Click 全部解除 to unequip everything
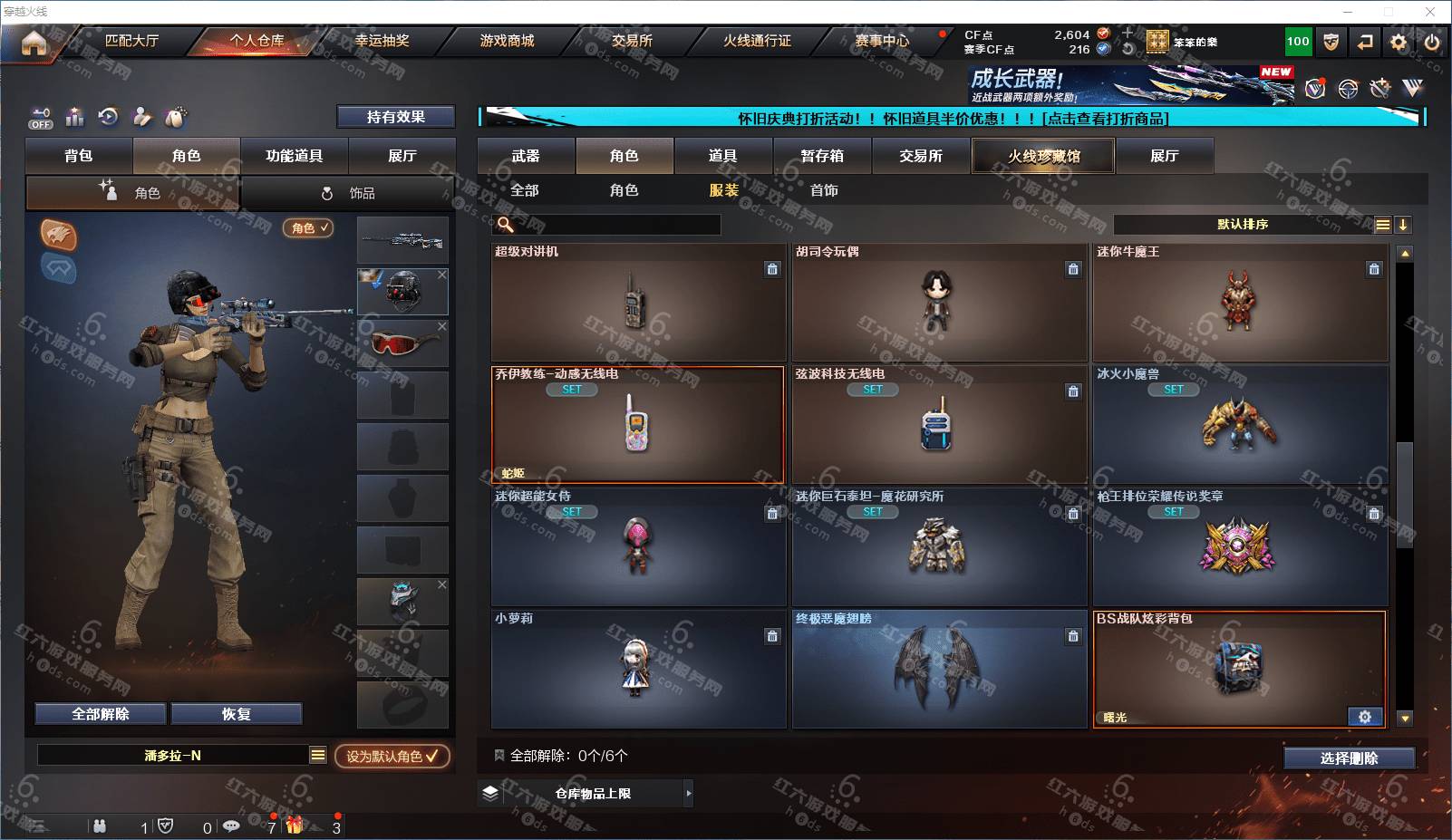This screenshot has height=840, width=1452. (x=101, y=714)
